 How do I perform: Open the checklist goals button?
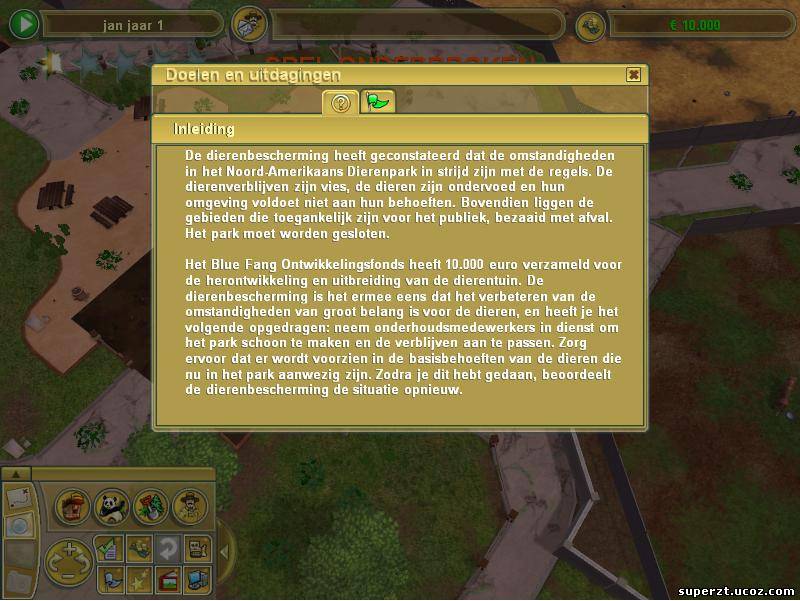click(108, 547)
